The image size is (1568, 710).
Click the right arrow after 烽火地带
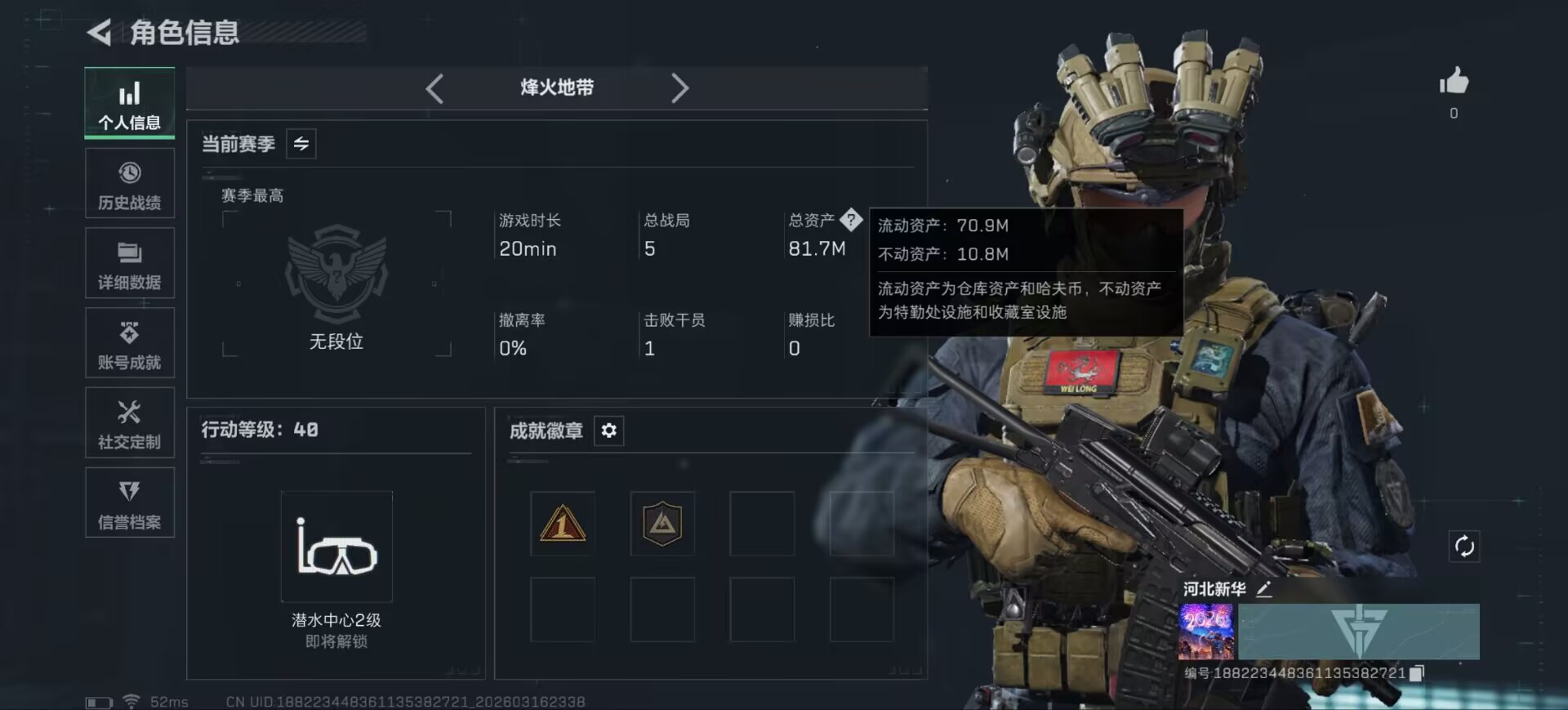680,89
